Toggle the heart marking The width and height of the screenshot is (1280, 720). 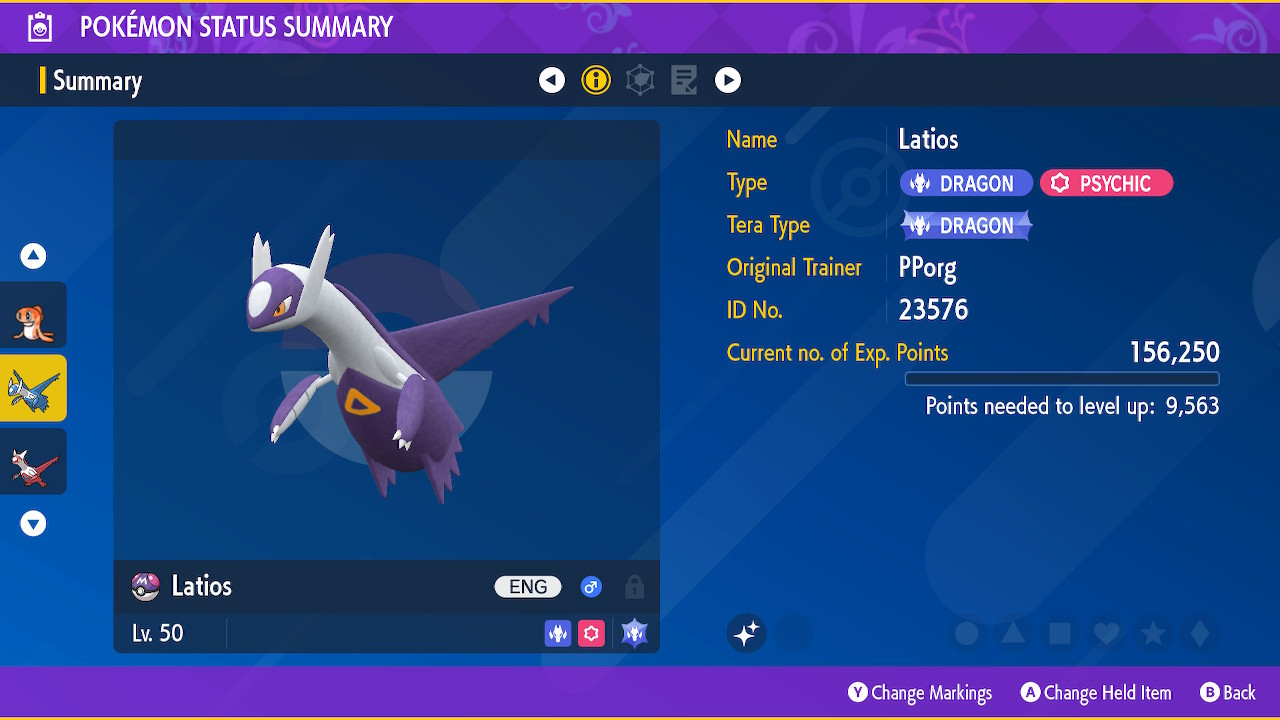(1106, 633)
